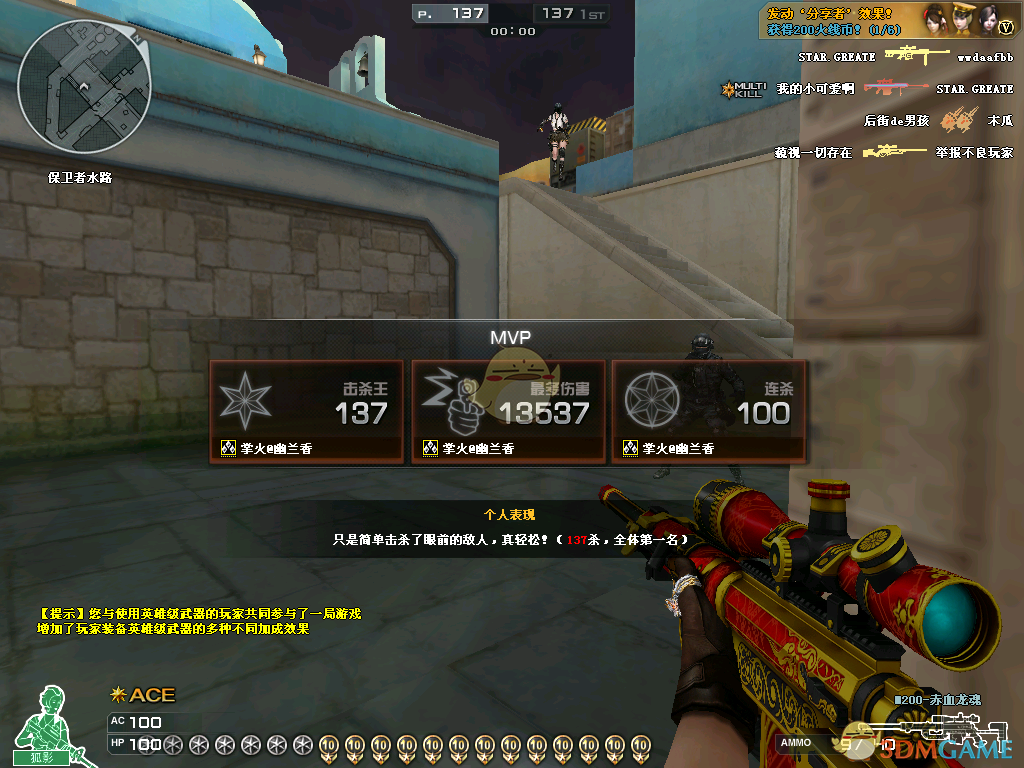Select the 连杀 100 MVP card
The image size is (1024, 768).
click(709, 411)
